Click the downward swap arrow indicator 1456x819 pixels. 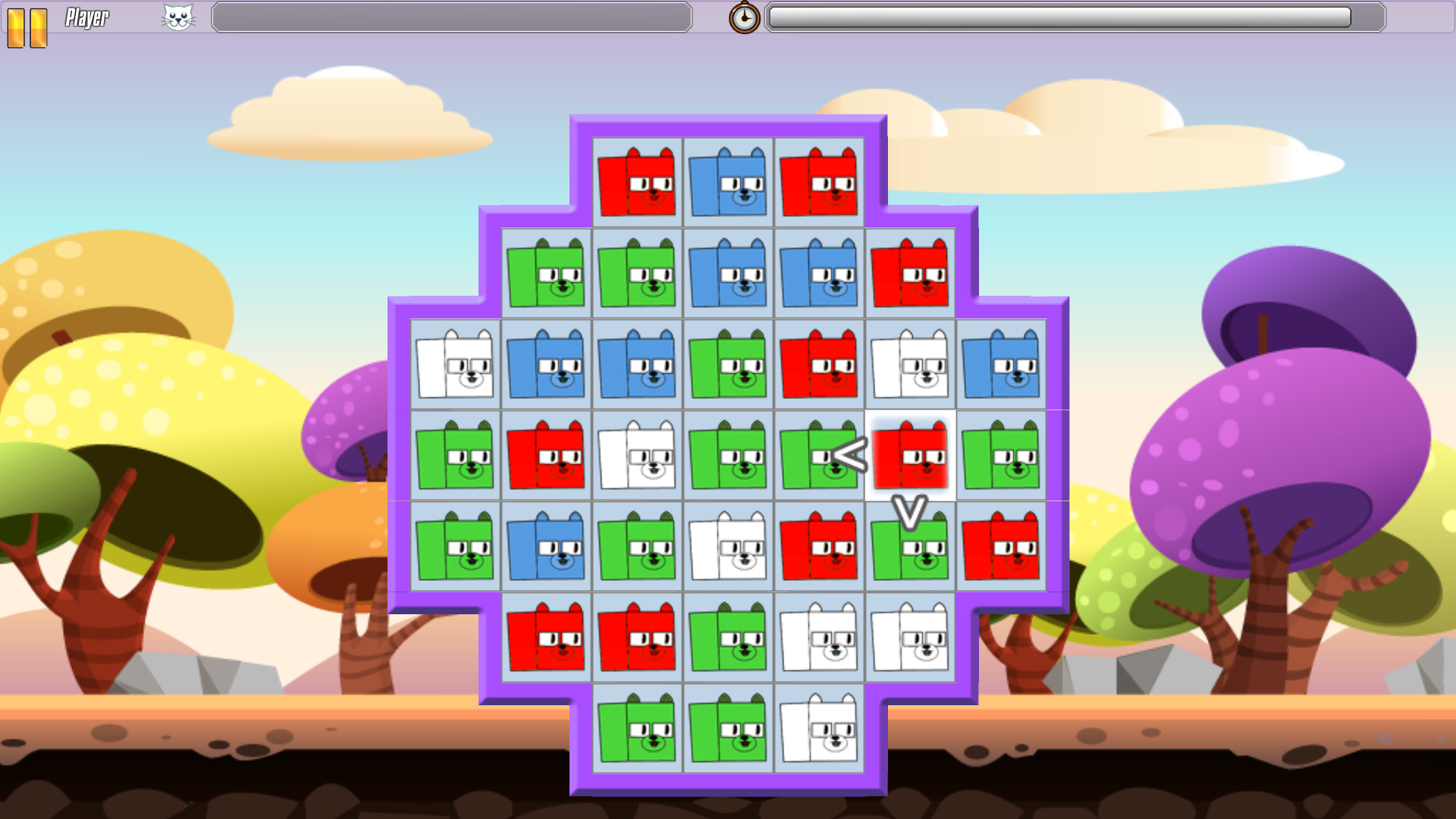tap(910, 507)
